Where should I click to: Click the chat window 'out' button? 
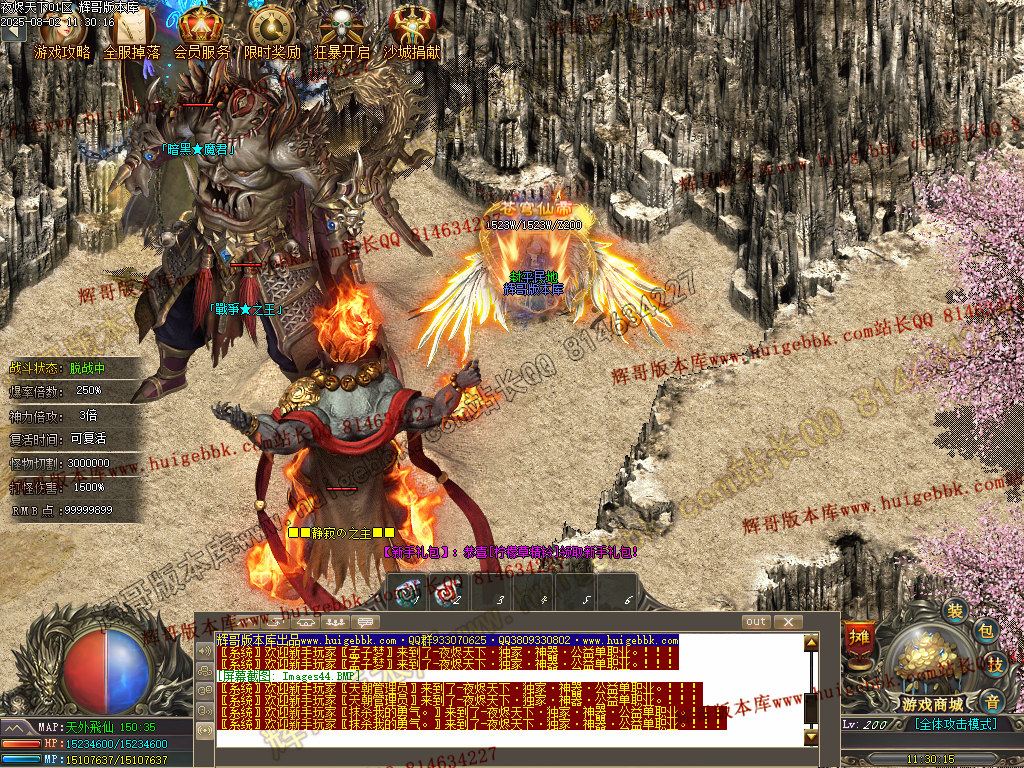pyautogui.click(x=756, y=622)
